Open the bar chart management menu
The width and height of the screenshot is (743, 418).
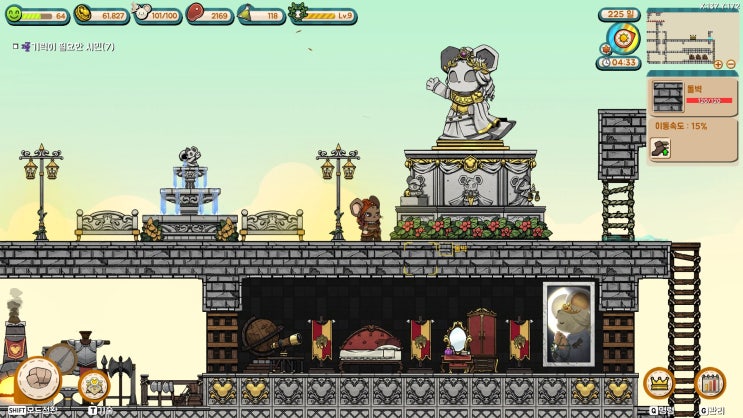coord(709,382)
